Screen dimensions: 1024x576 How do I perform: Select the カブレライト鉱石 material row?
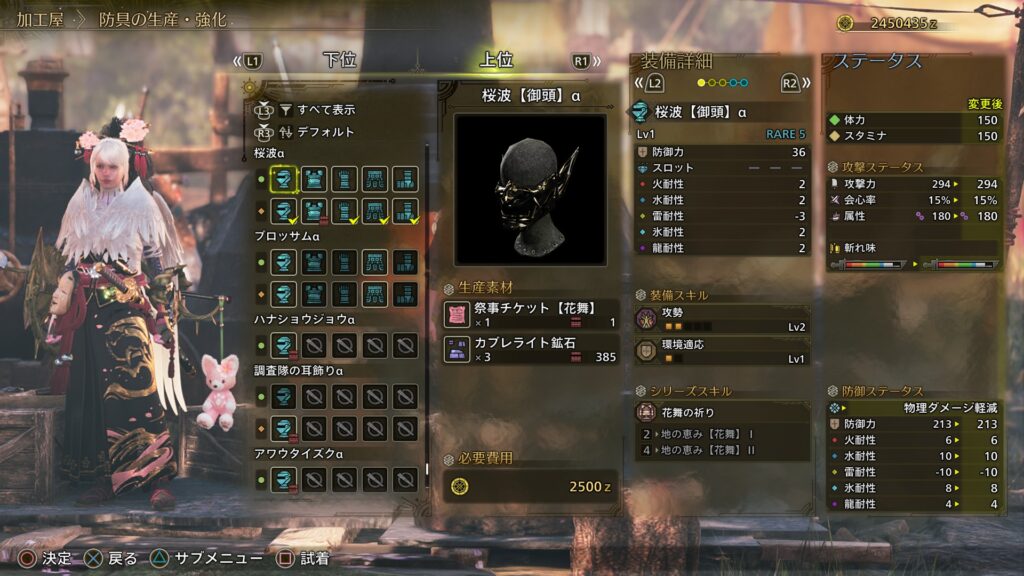[x=530, y=349]
